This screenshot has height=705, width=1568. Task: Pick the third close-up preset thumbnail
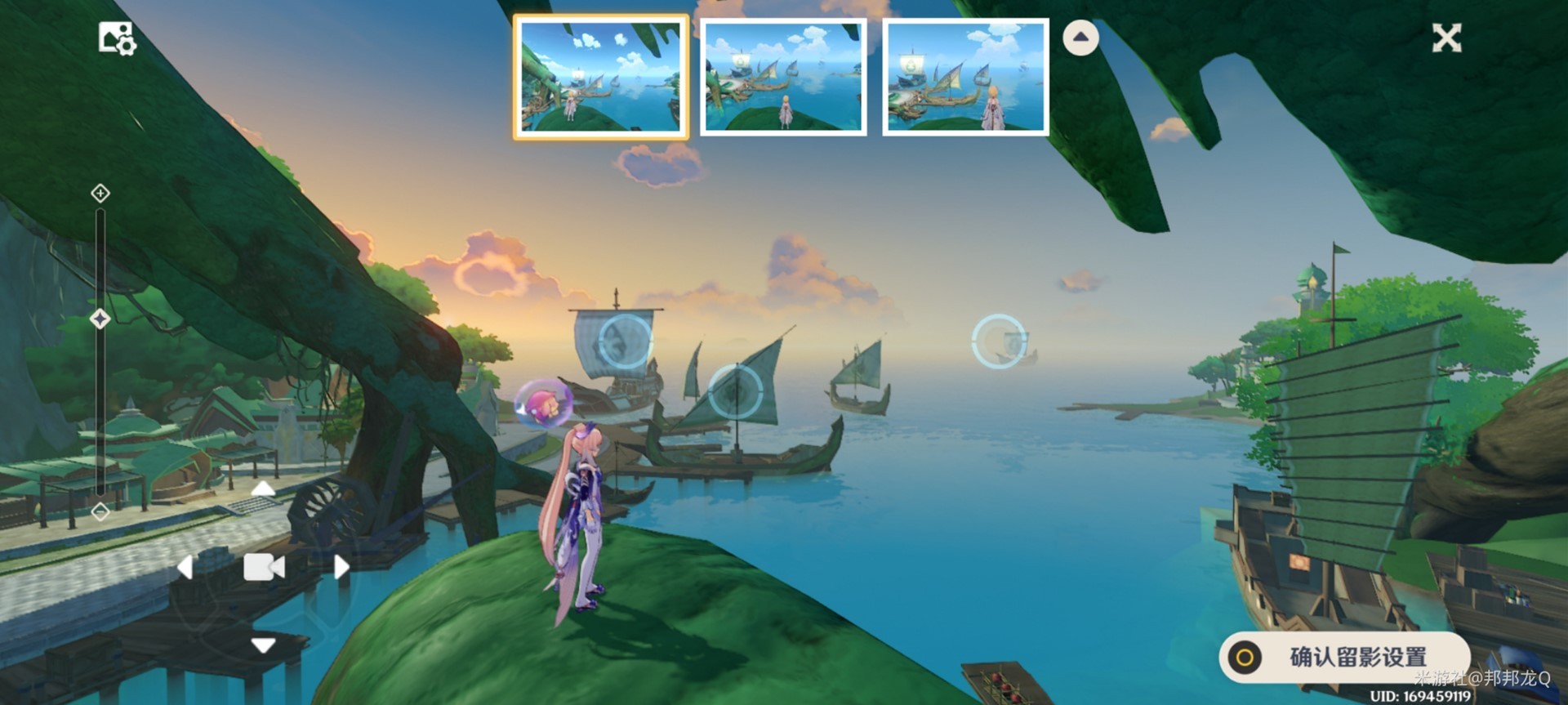(x=965, y=77)
